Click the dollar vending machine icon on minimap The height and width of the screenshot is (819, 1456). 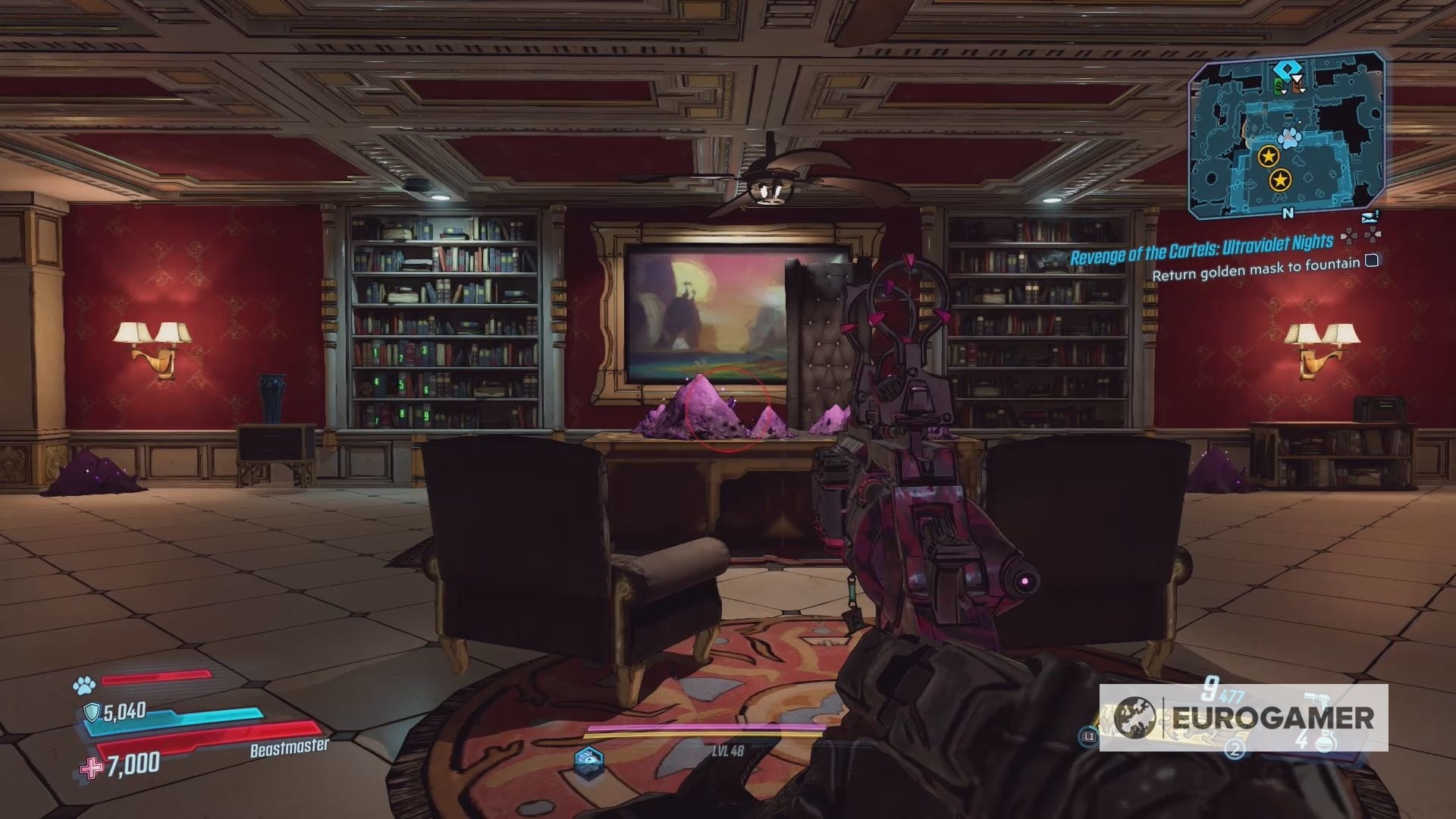point(1279,86)
